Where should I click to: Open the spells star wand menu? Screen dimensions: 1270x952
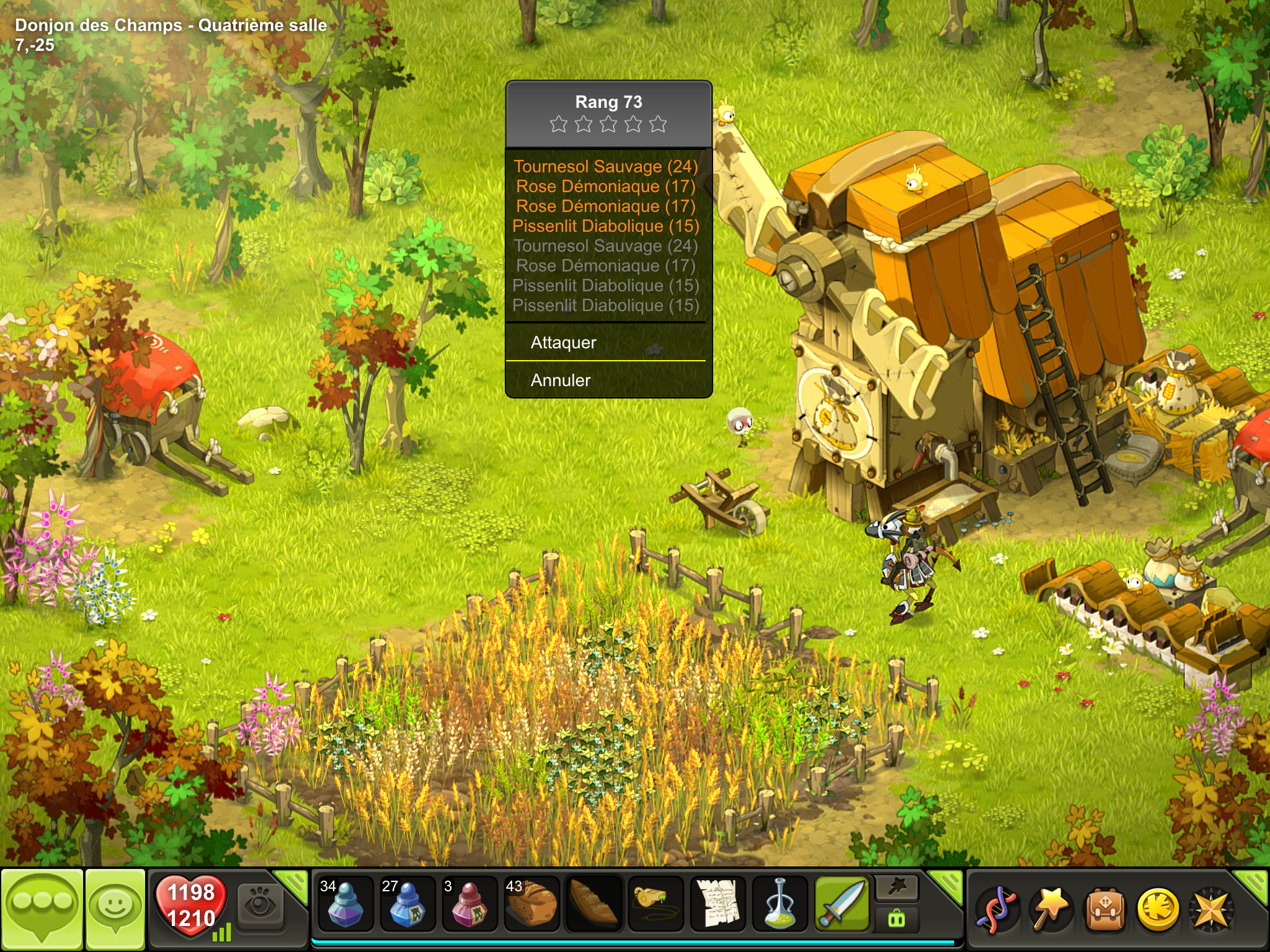(1049, 910)
